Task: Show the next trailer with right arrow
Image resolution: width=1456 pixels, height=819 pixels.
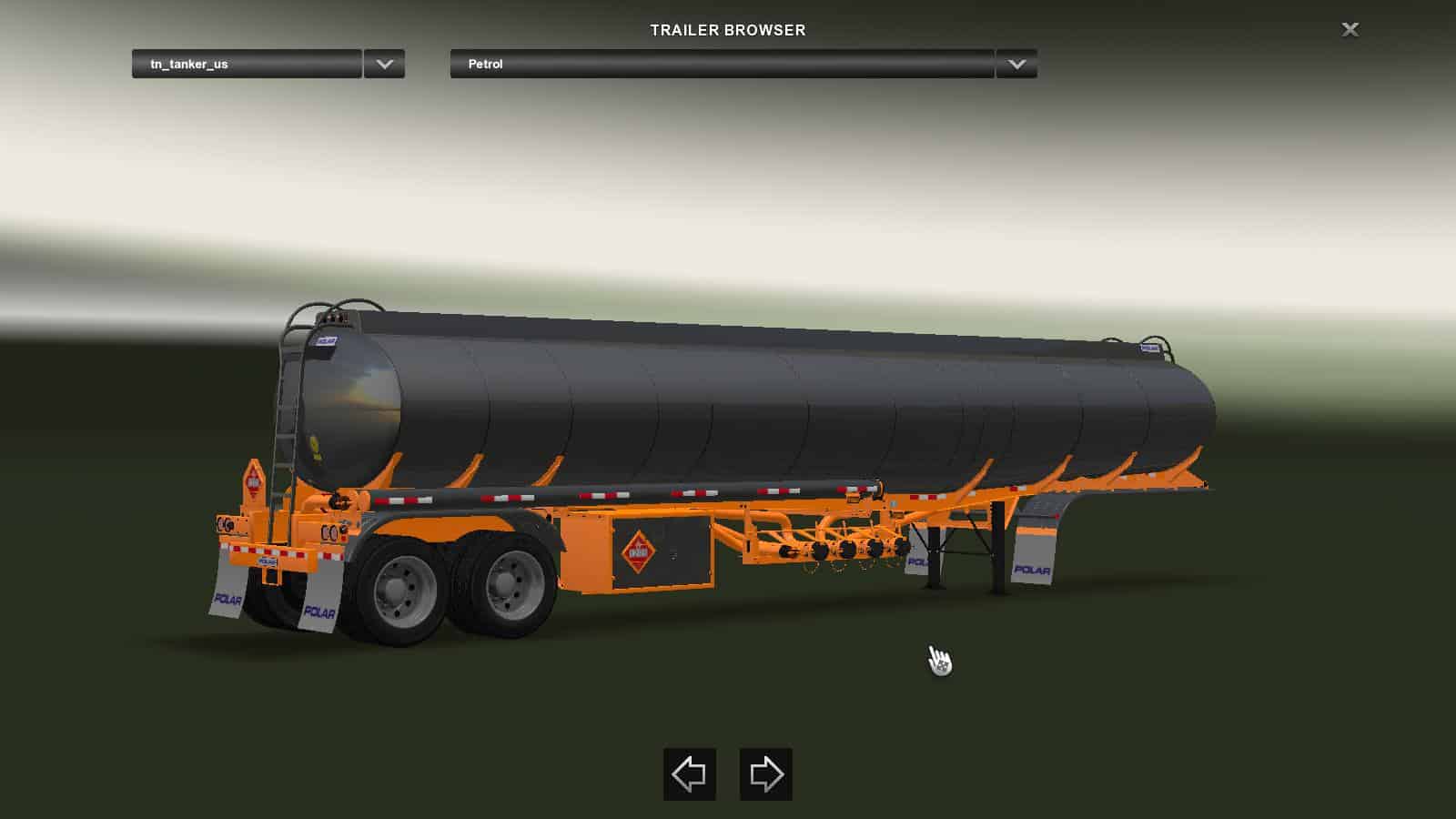Action: pos(765,774)
